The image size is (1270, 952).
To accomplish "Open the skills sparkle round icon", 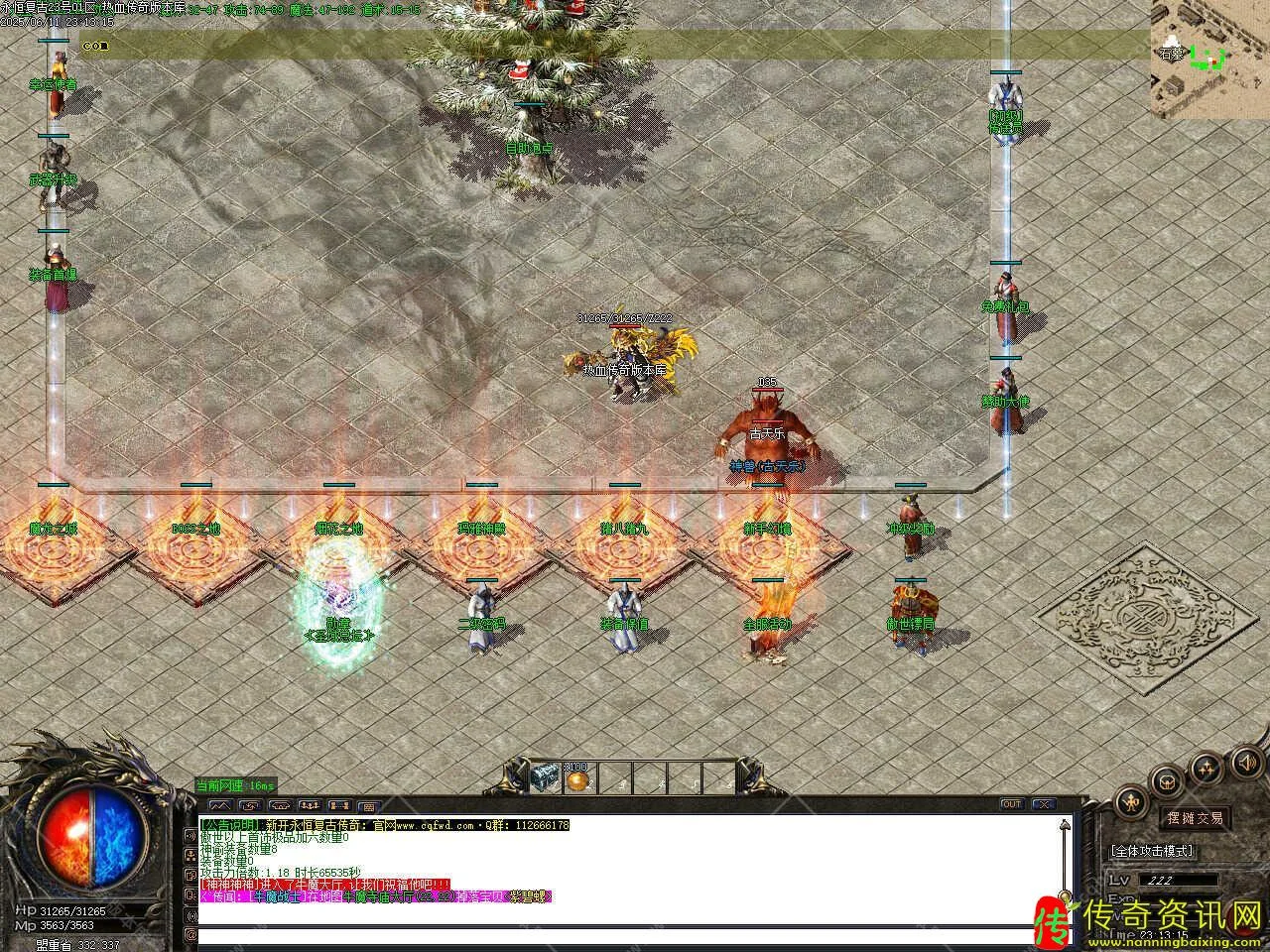I will (x=1206, y=767).
